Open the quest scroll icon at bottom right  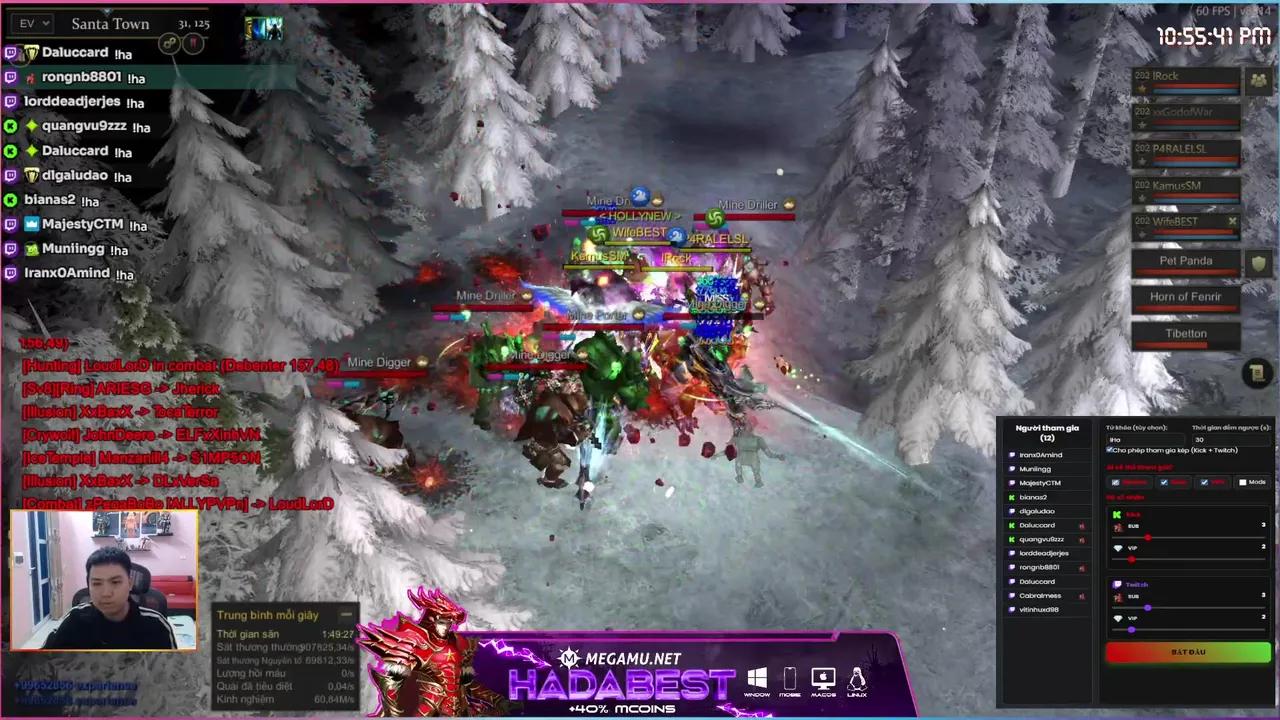click(x=1257, y=373)
